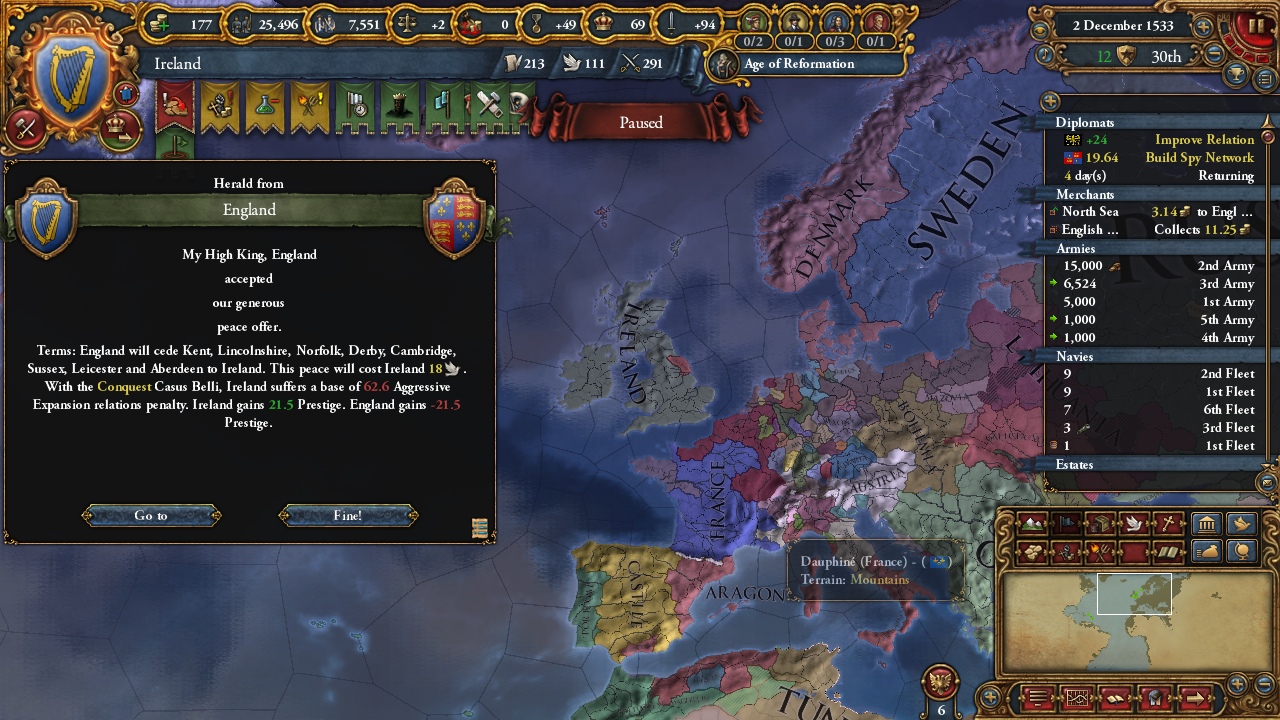Viewport: 1280px width, 720px height.
Task: Accept the peace with the Fine! button
Action: [349, 515]
